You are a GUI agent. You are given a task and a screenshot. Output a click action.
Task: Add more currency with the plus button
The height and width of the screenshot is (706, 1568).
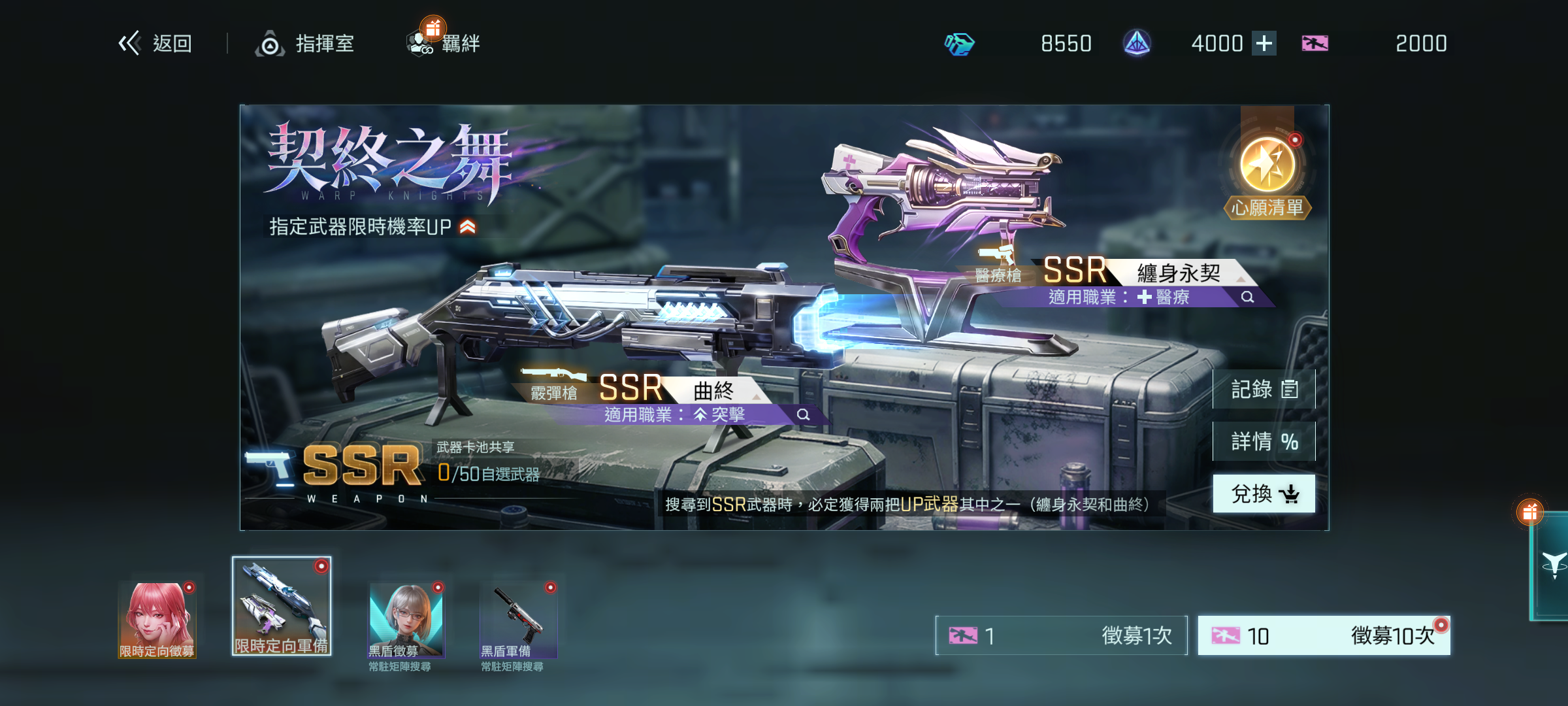click(1264, 44)
